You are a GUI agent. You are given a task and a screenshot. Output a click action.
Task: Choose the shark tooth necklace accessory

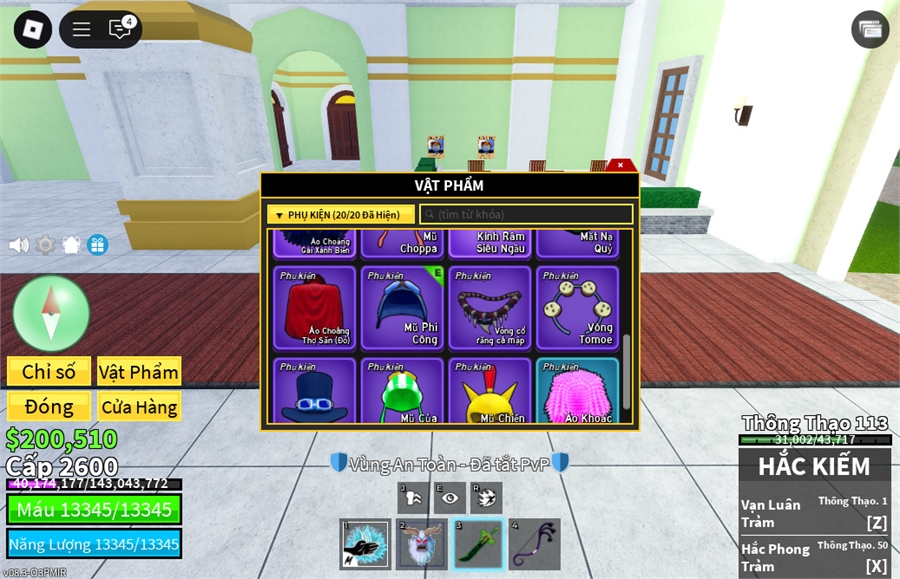click(490, 307)
